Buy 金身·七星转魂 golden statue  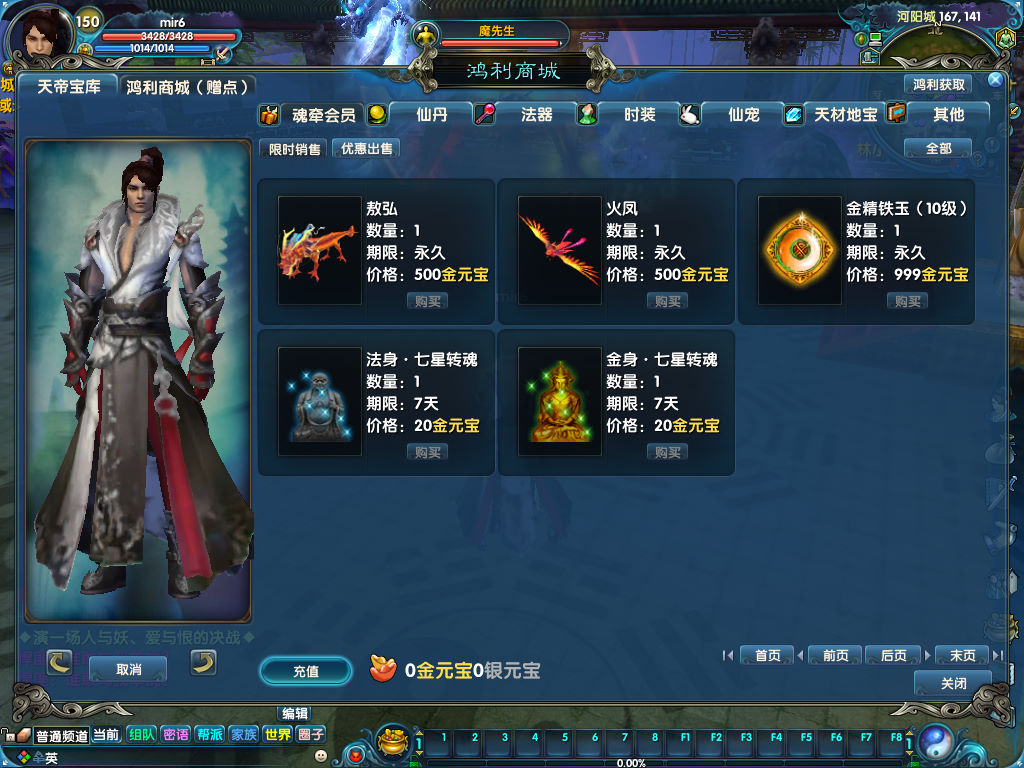(x=668, y=452)
